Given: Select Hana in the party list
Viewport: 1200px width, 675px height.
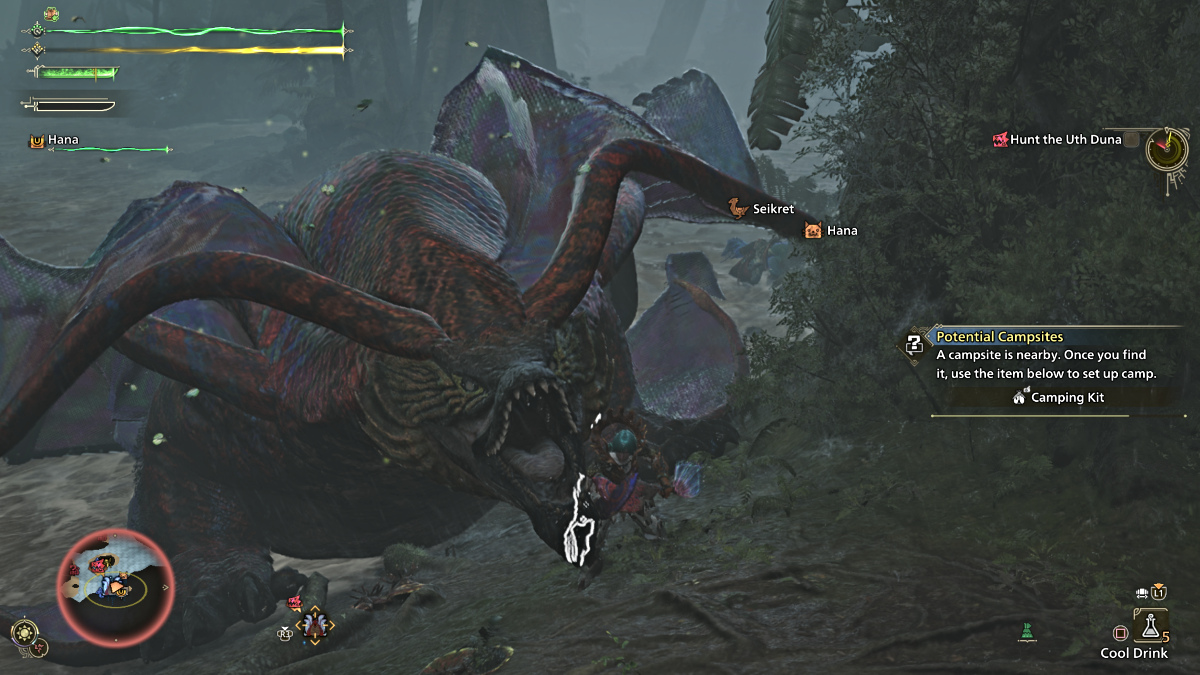Looking at the screenshot, I should (62, 141).
